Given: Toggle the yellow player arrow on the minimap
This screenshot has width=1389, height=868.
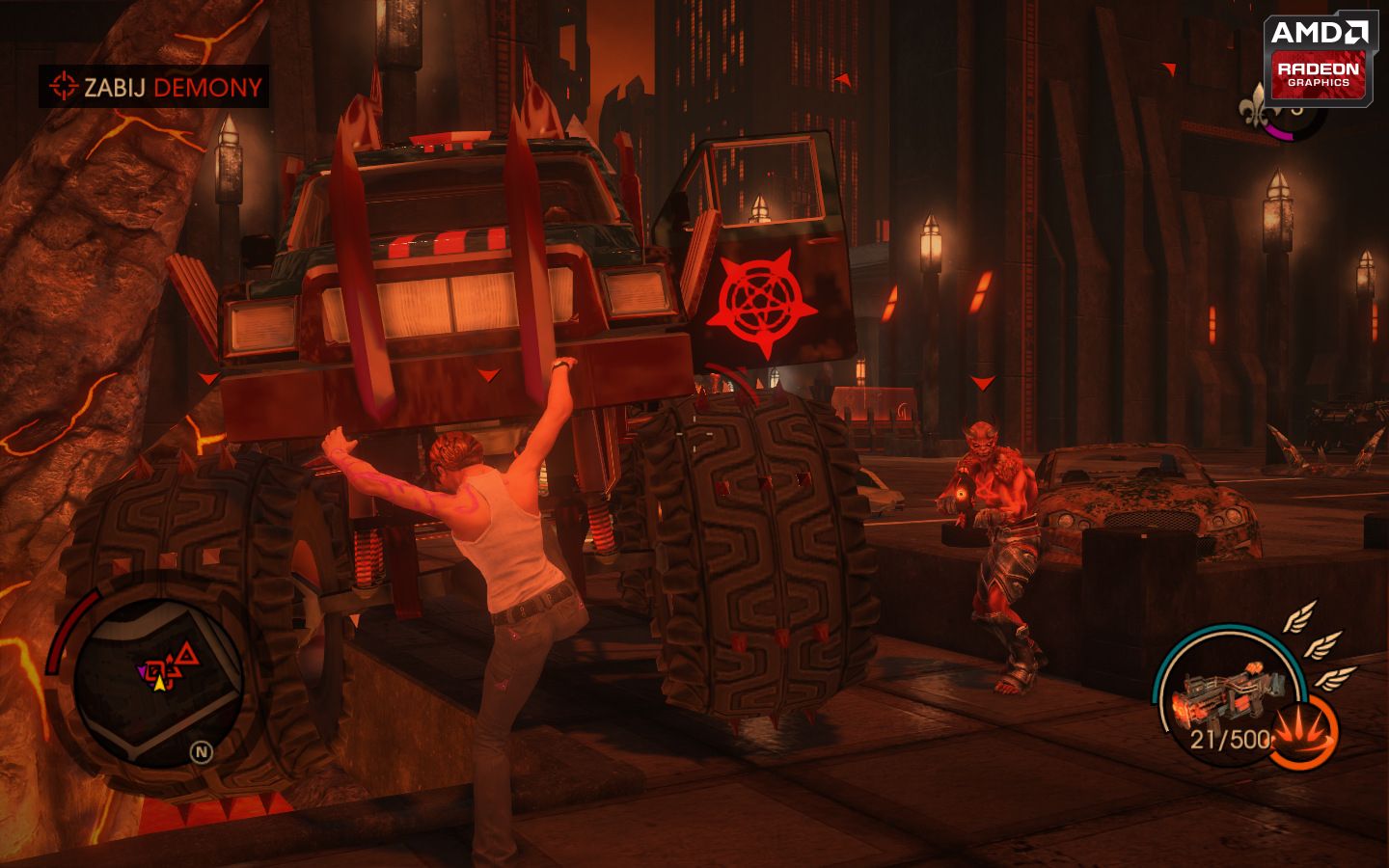Looking at the screenshot, I should (x=160, y=683).
